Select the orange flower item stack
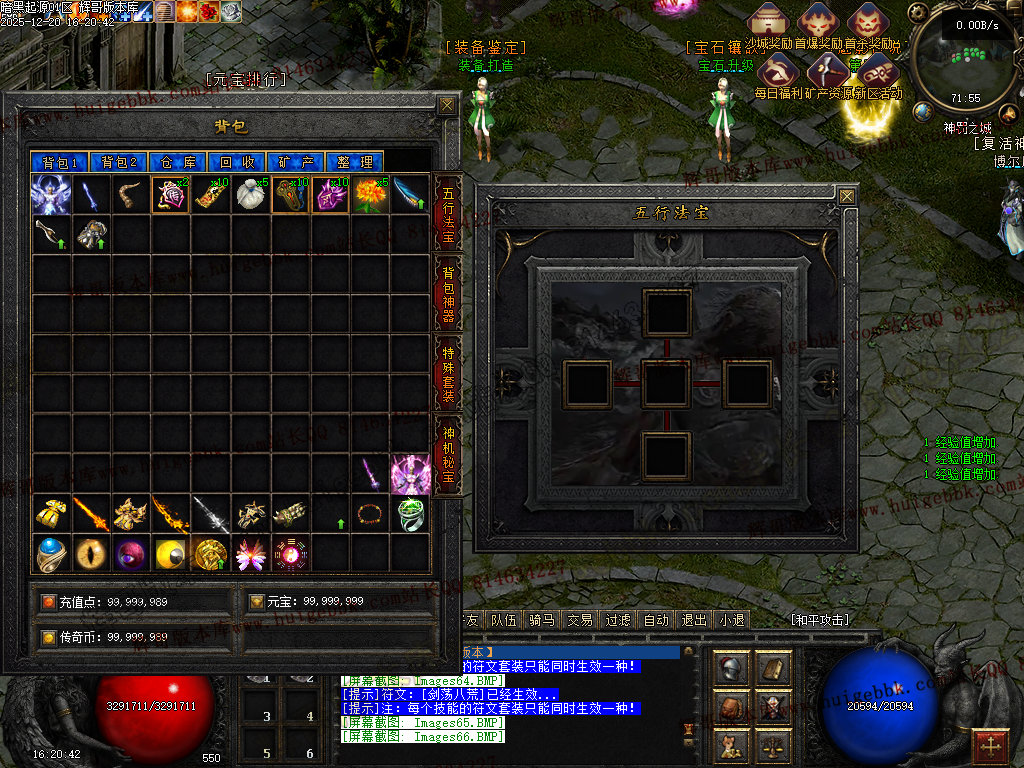 click(x=370, y=194)
